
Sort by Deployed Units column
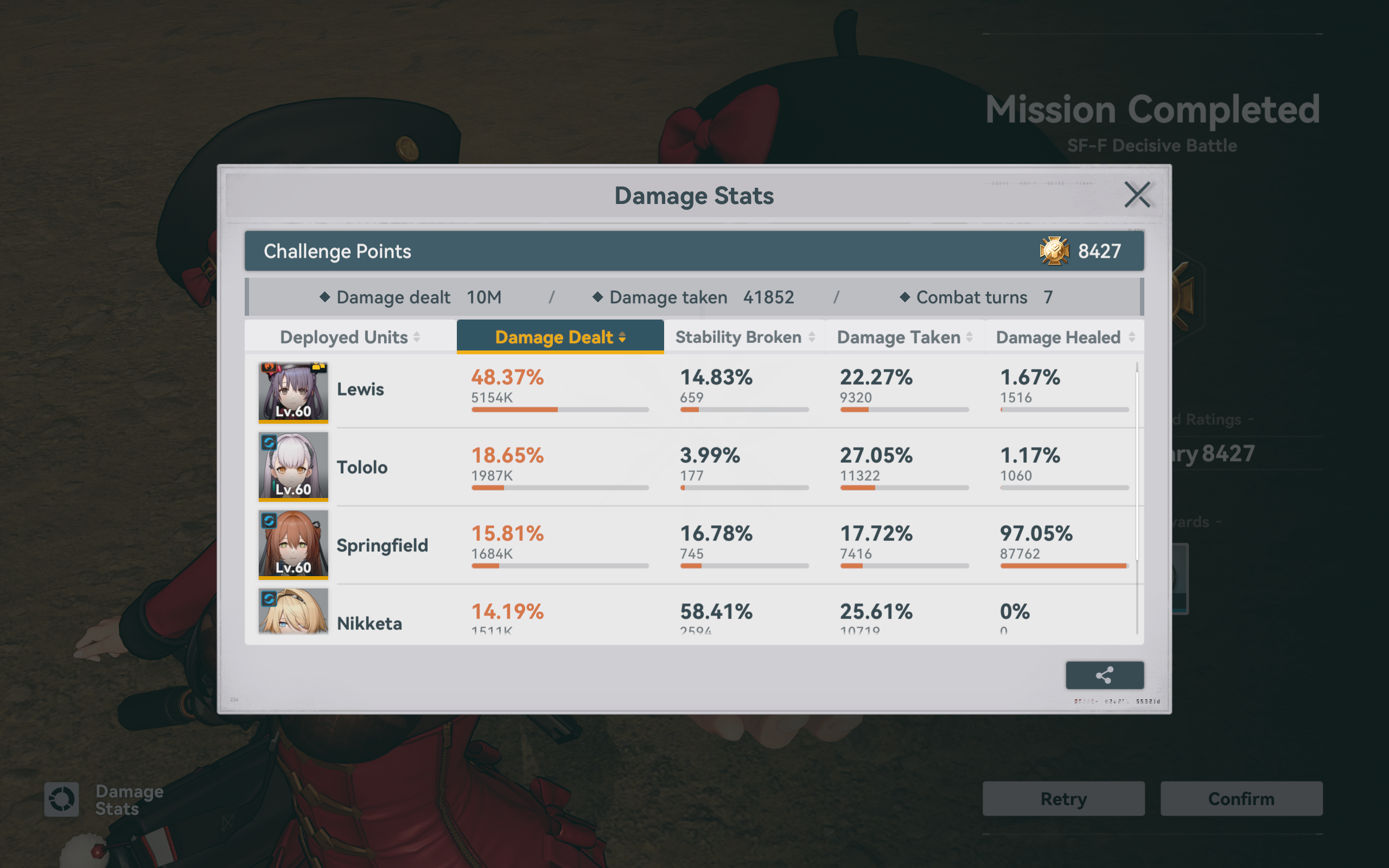click(x=350, y=337)
